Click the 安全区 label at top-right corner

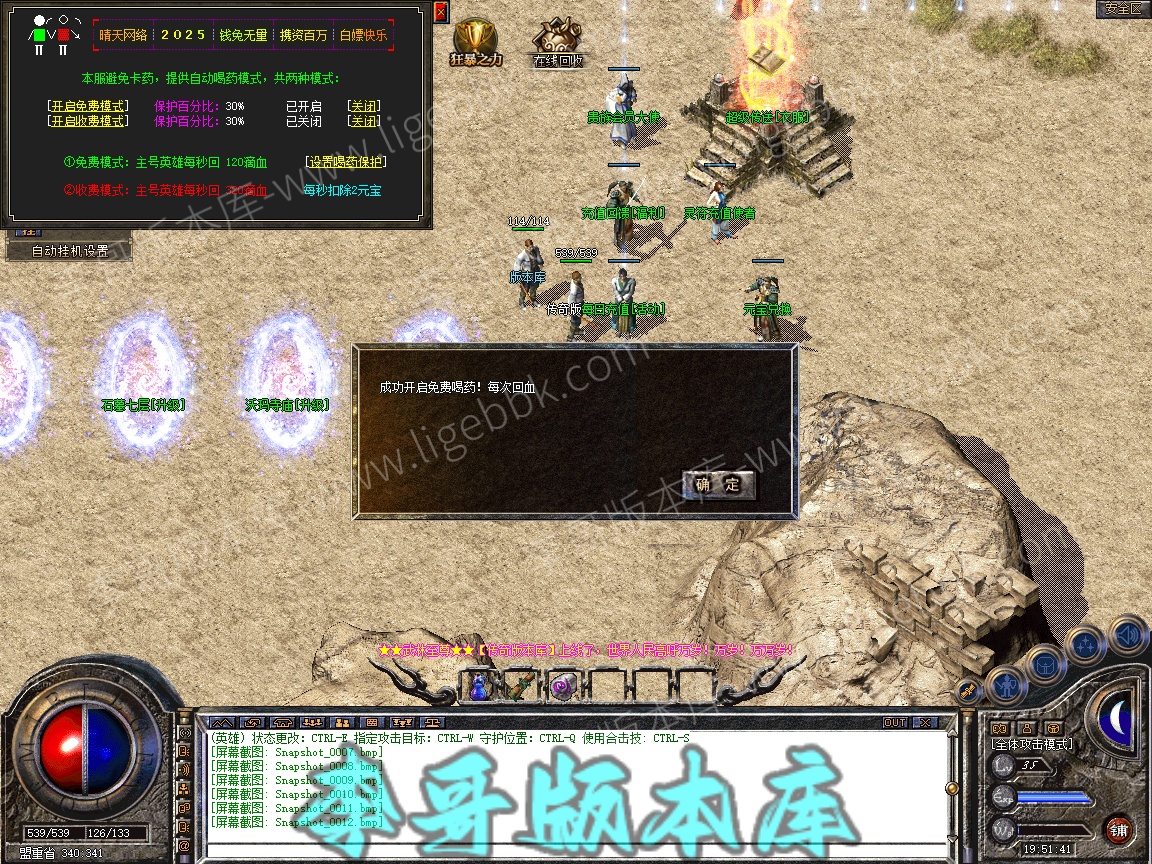coord(1122,9)
